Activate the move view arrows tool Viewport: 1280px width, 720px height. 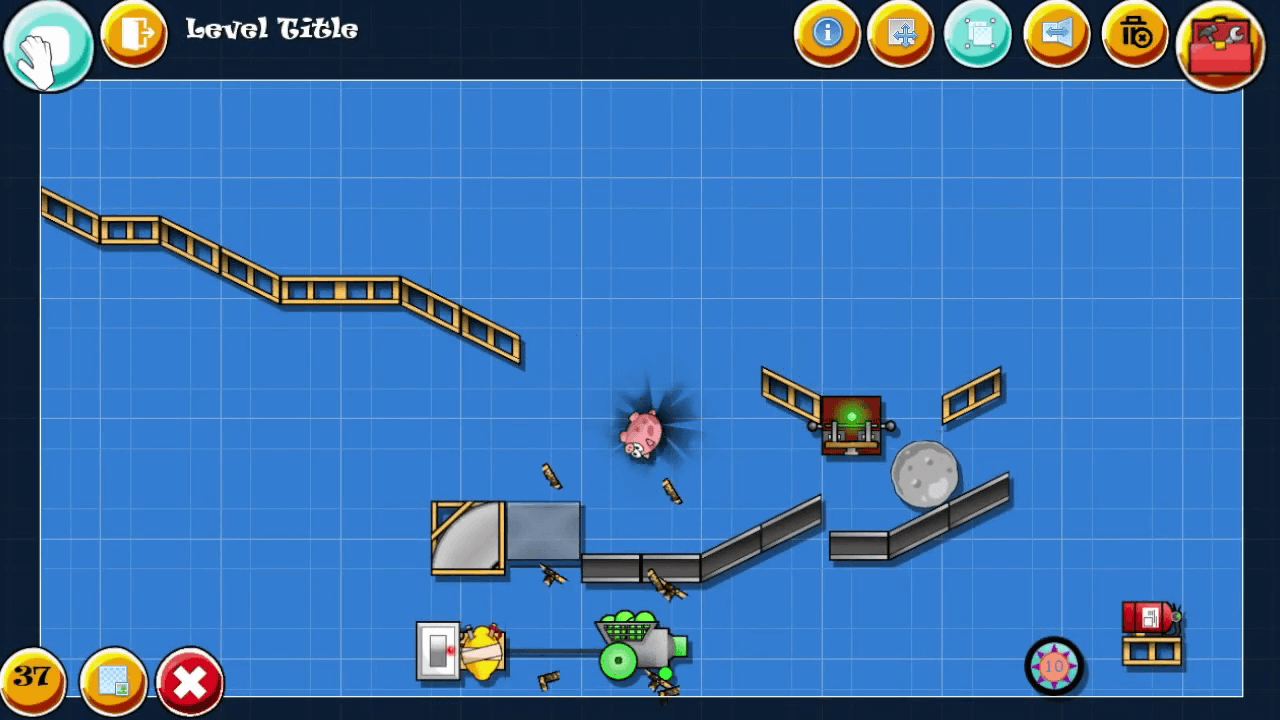click(x=902, y=35)
